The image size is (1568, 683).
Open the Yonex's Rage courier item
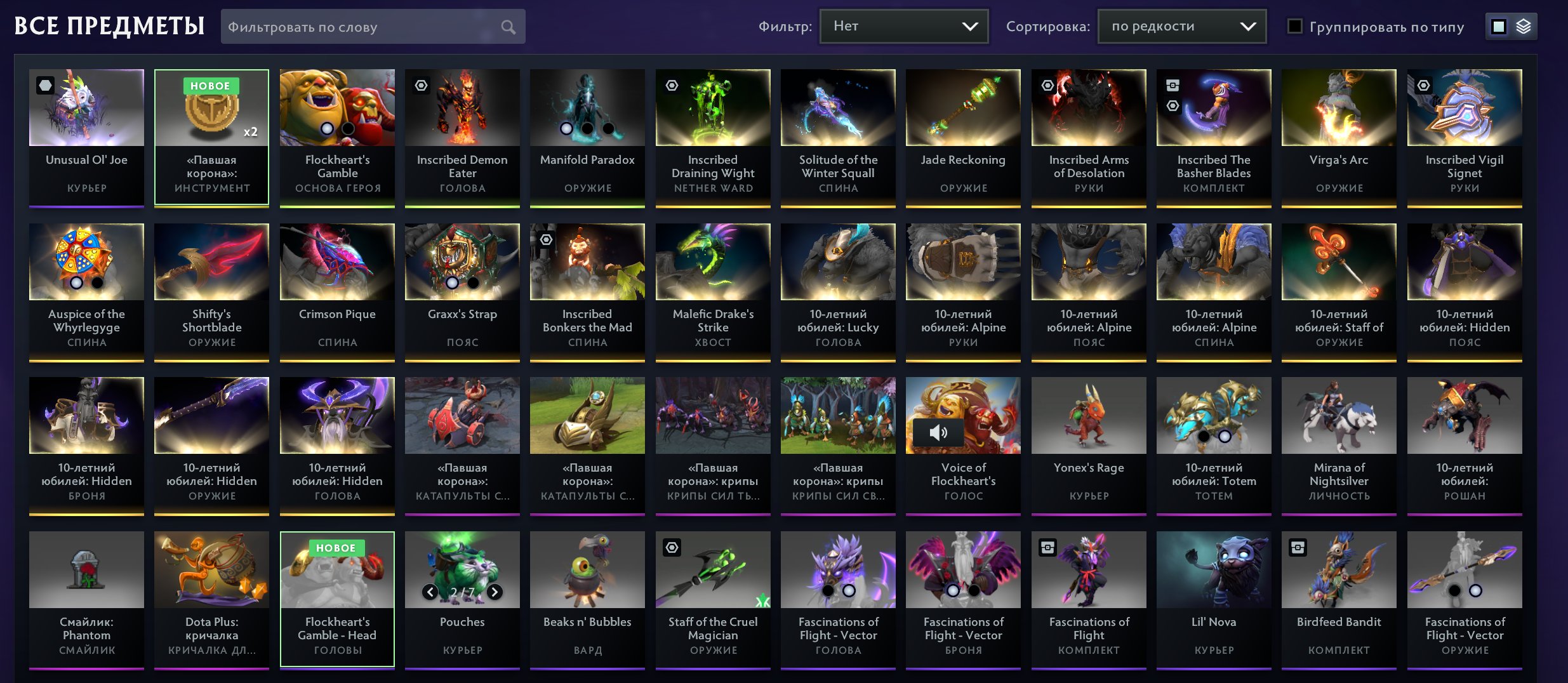[1089, 446]
